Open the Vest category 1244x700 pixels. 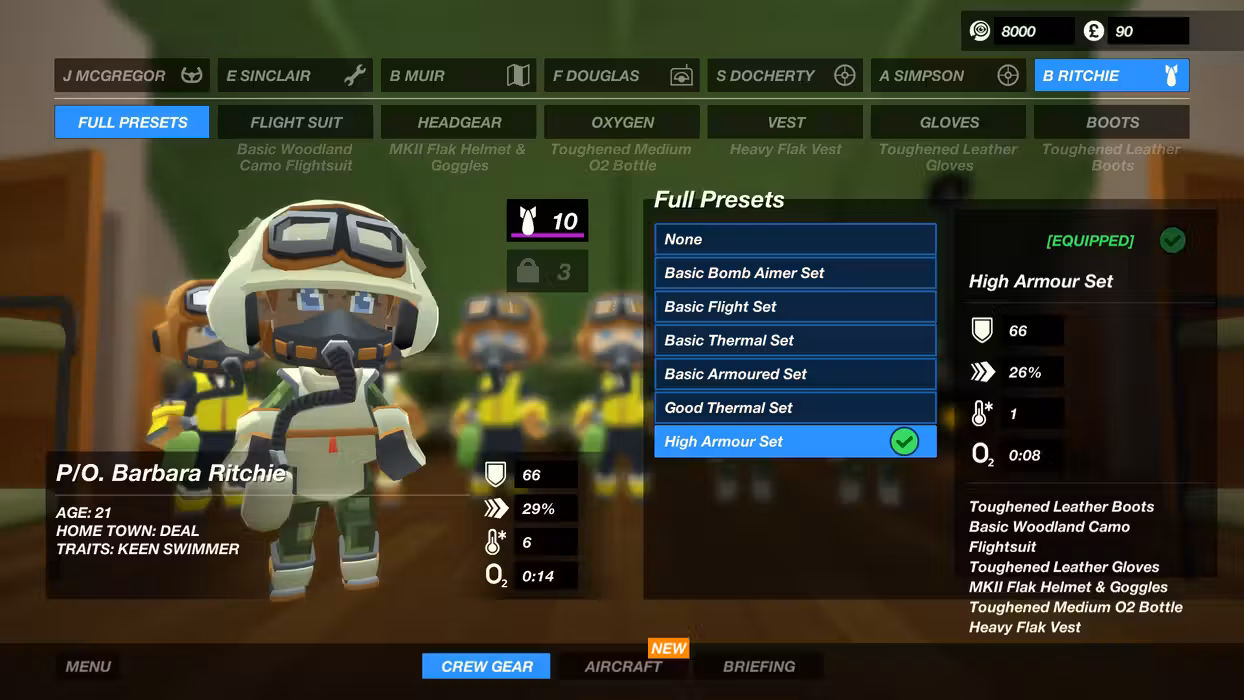point(785,122)
